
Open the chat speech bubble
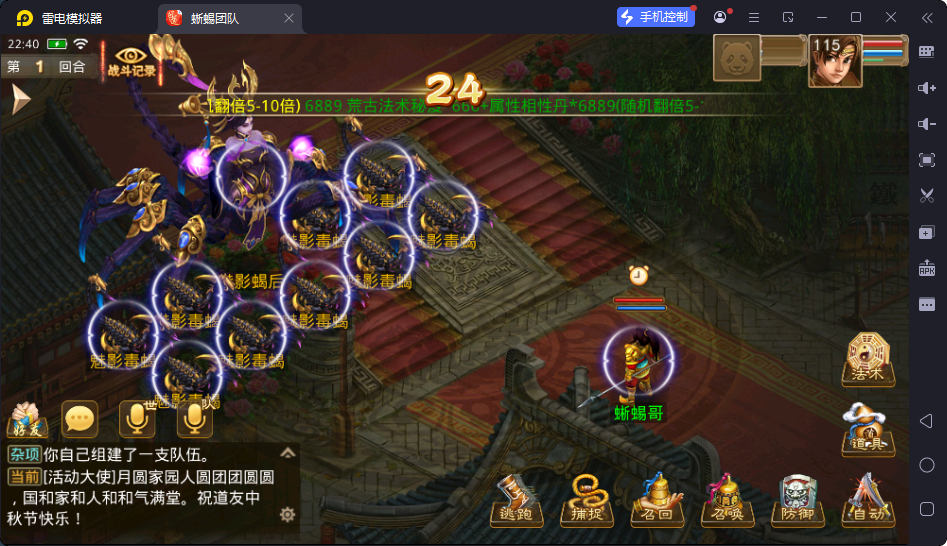click(x=80, y=419)
